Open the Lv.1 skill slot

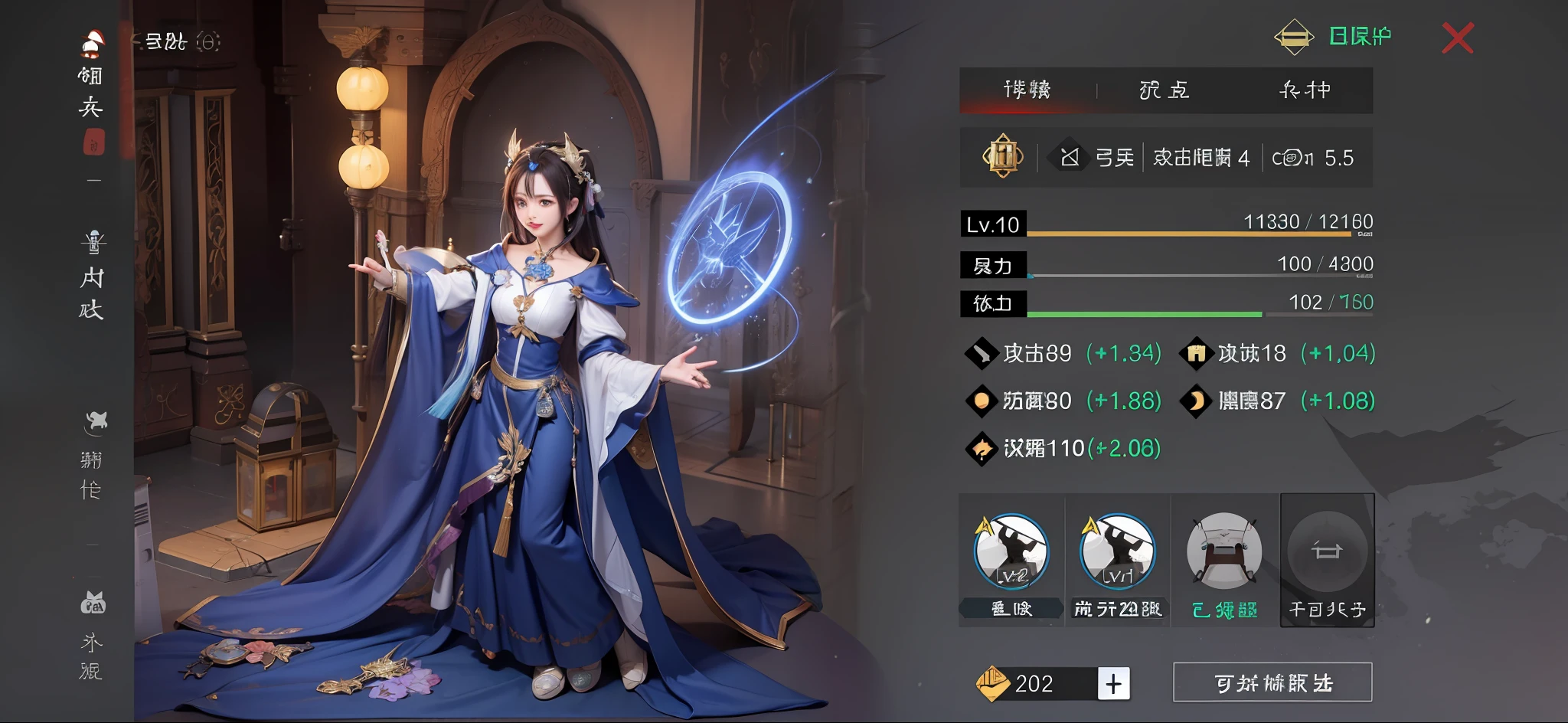(x=1117, y=552)
